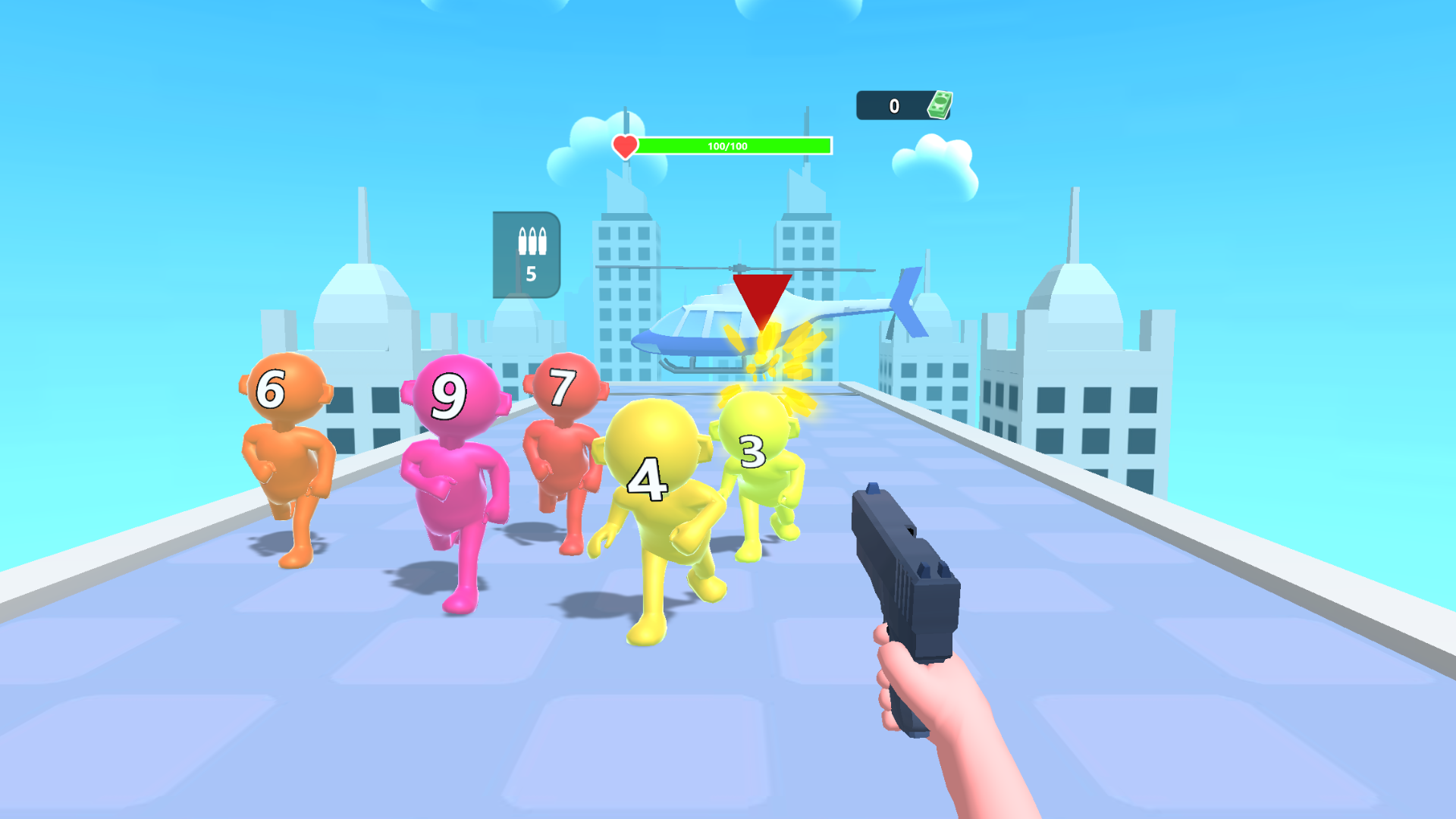Click the bullet icons inside the ammo panel
The height and width of the screenshot is (819, 1456).
[x=533, y=241]
